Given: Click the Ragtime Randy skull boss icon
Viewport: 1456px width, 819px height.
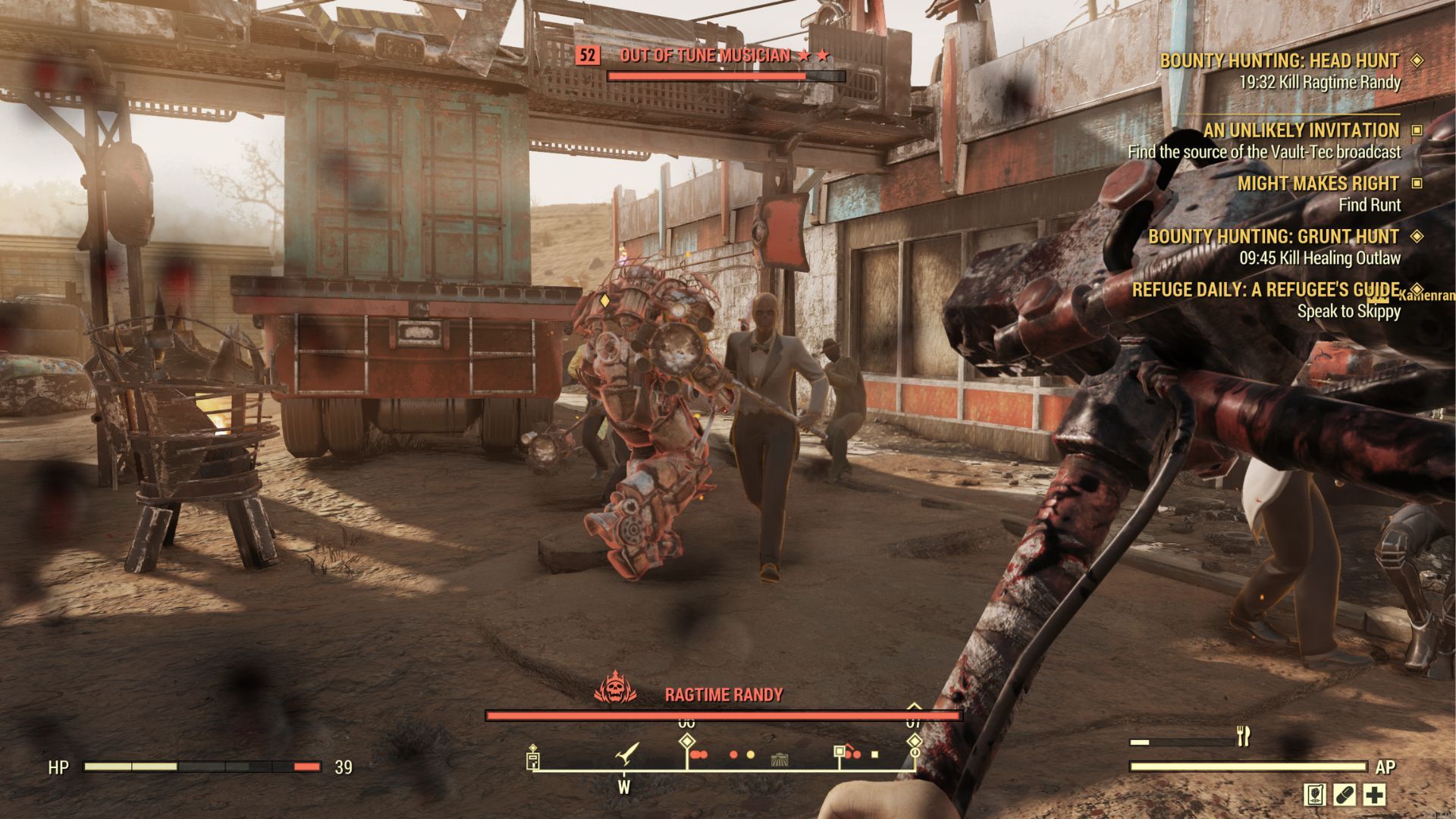Looking at the screenshot, I should pos(615,689).
